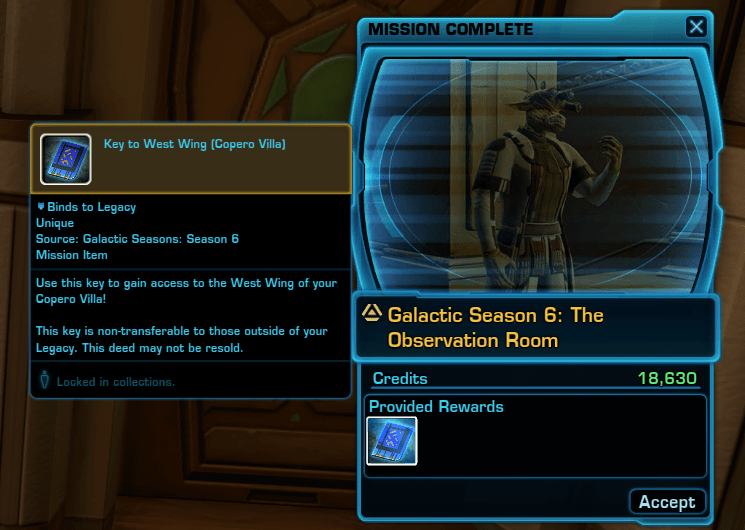
Task: Select the West Wing key reward icon
Action: point(392,441)
